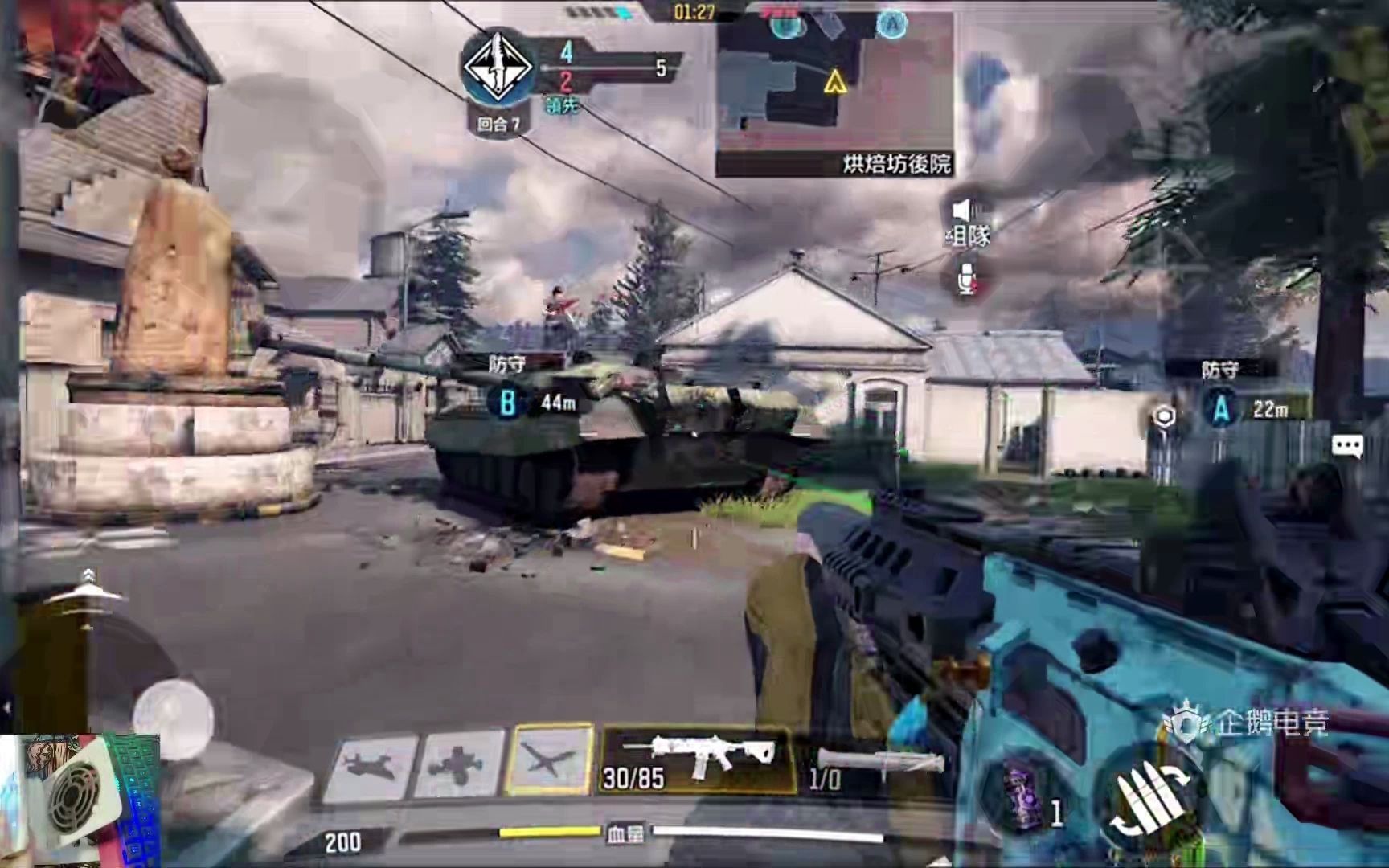Tap the movement joystick knob
Viewport: 1389px width, 868px height.
[173, 714]
